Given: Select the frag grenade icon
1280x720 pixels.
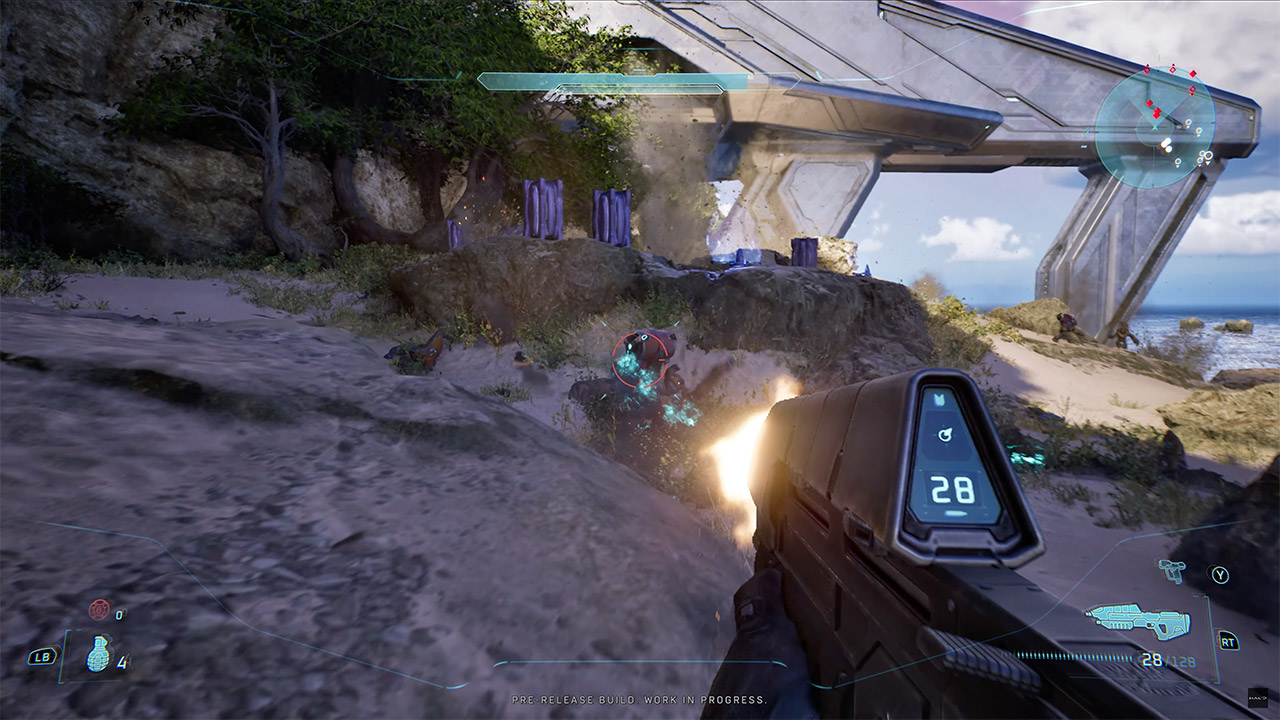Looking at the screenshot, I should (x=98, y=654).
